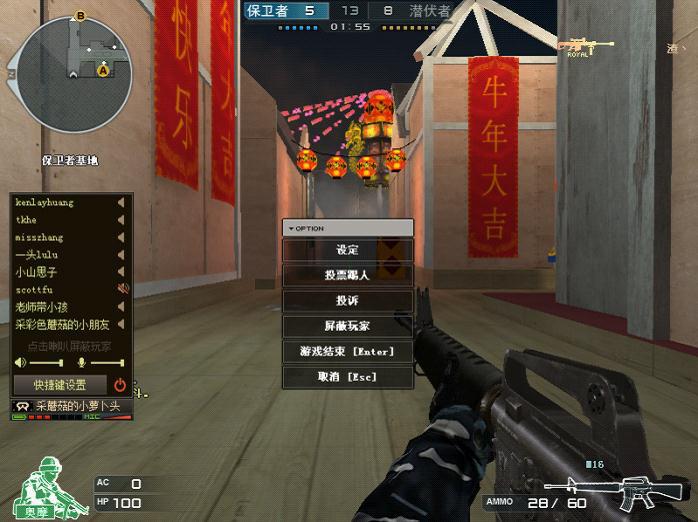This screenshot has width=698, height=522.
Task: Mute 采彩色蘑菇的小朋友 with speaker icon
Action: (x=122, y=323)
